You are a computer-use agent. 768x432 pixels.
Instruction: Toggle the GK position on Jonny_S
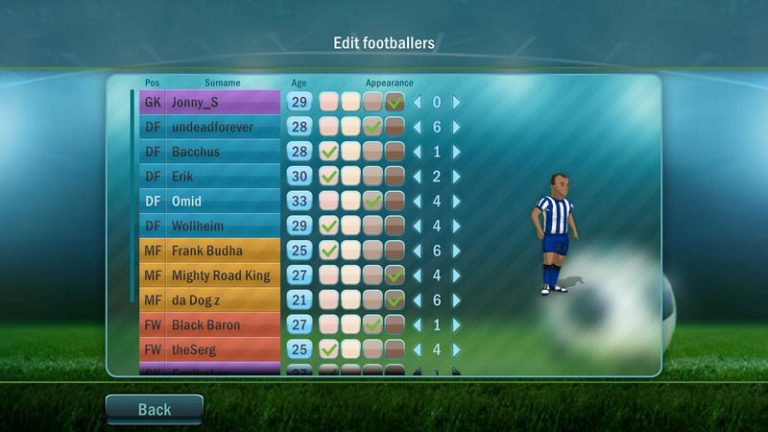coord(152,102)
